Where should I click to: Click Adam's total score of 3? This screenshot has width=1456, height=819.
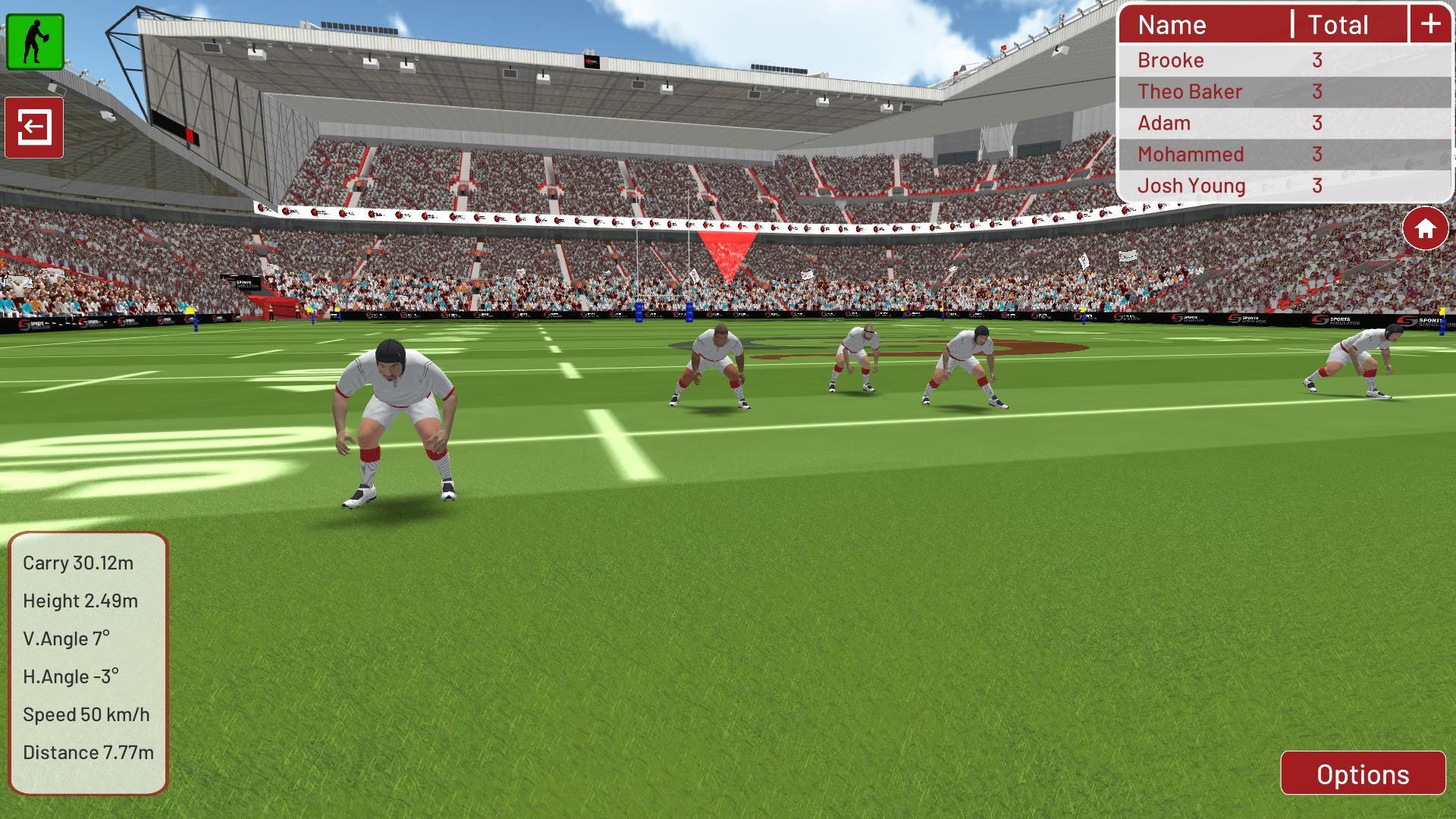(1317, 123)
